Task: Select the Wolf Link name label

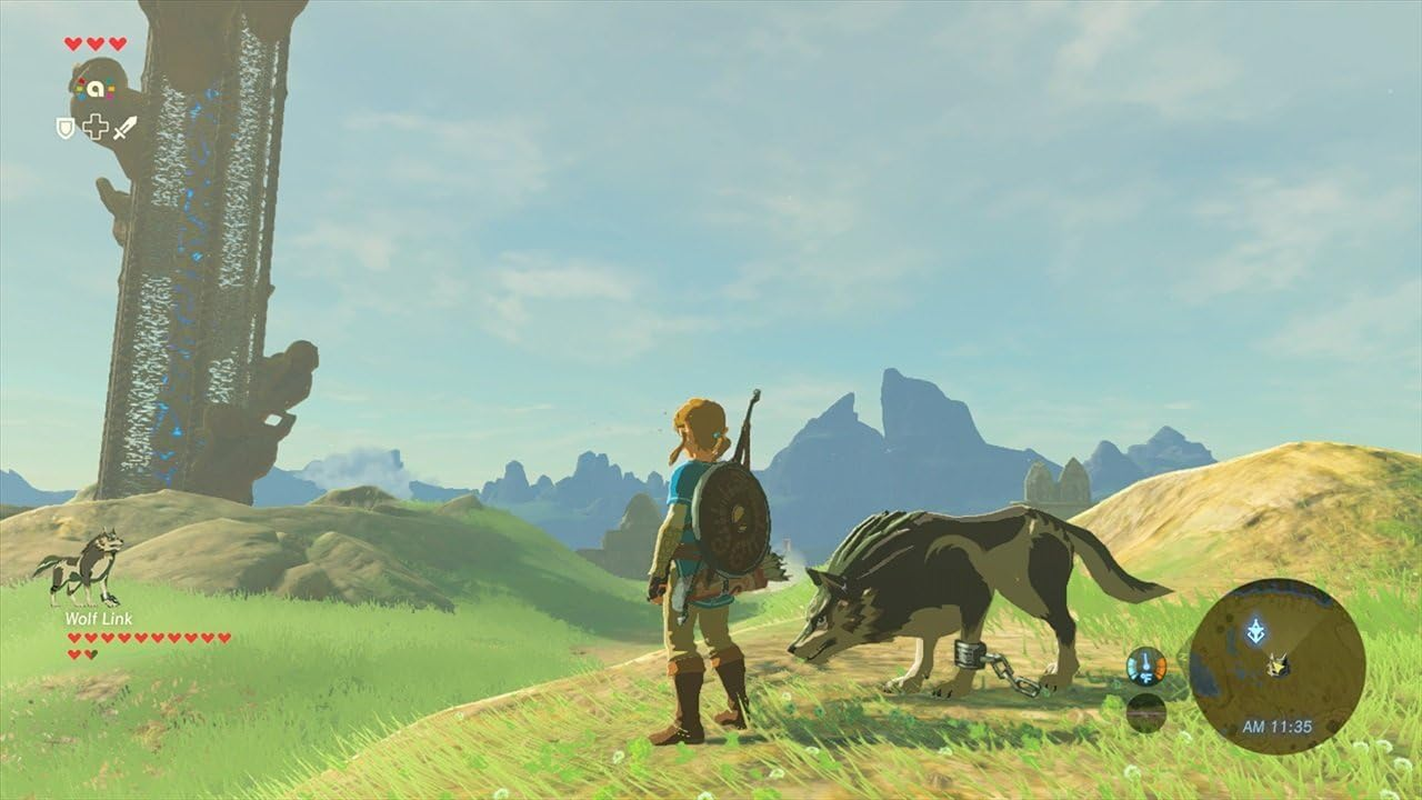Action: [100, 620]
